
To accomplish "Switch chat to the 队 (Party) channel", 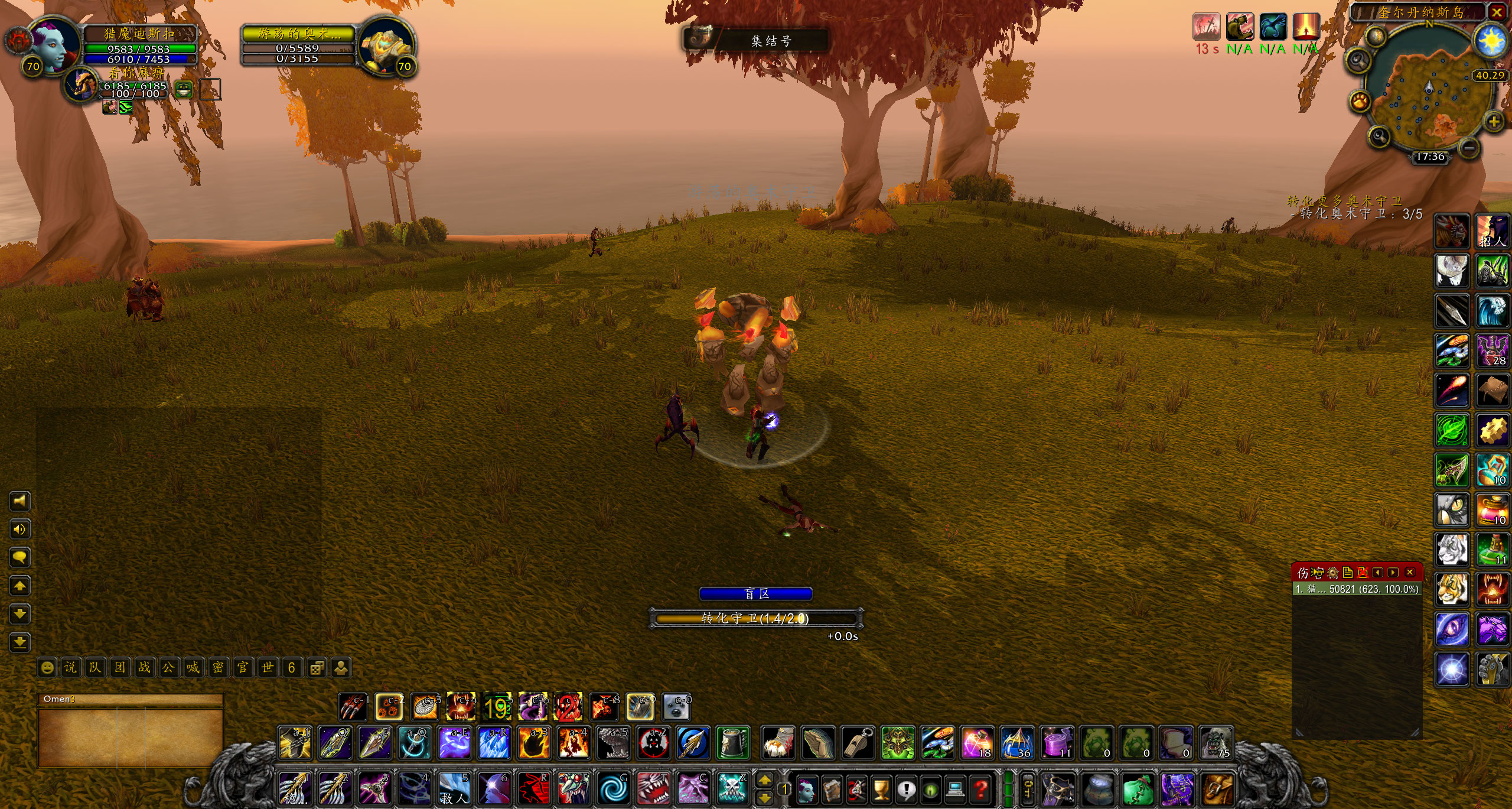I will tap(95, 668).
